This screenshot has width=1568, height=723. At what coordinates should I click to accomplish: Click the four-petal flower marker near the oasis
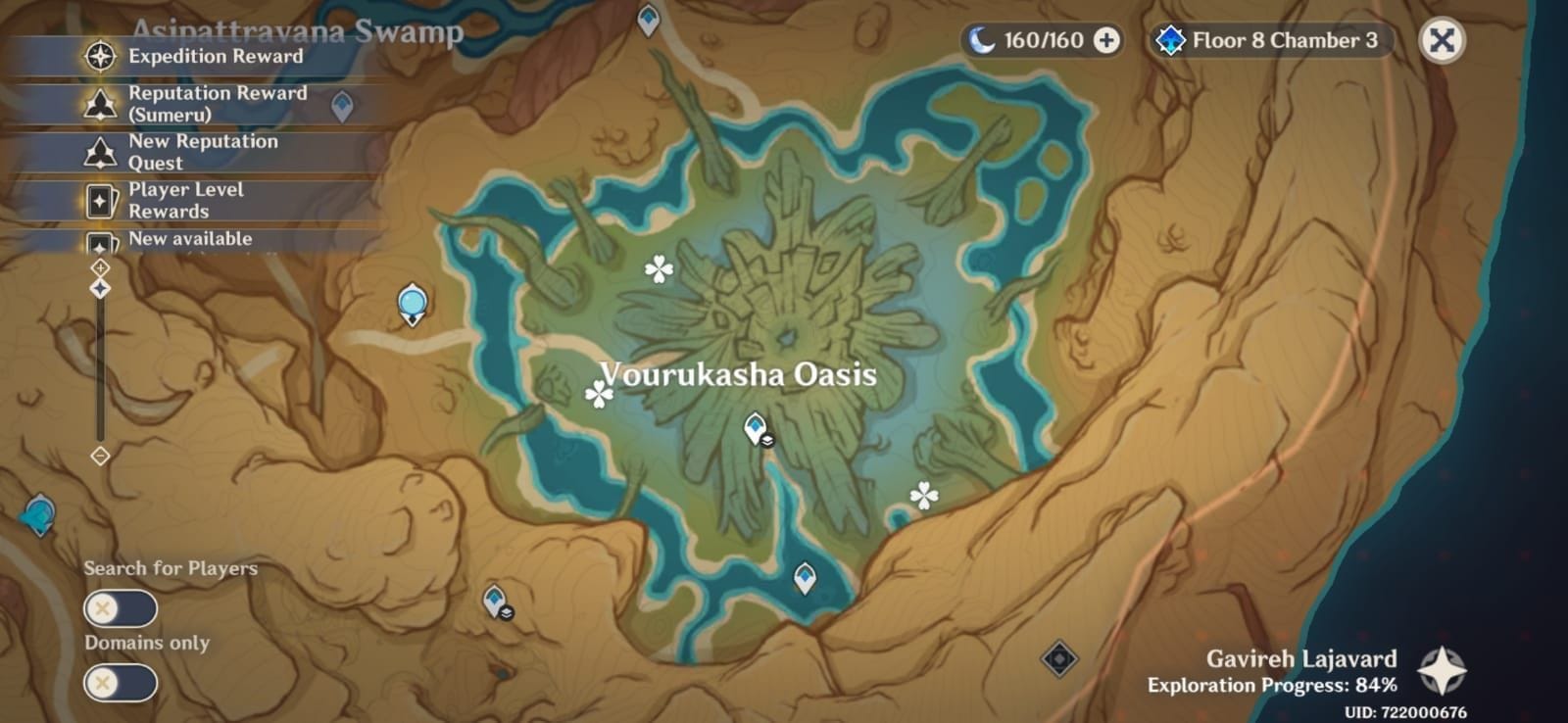pos(661,265)
